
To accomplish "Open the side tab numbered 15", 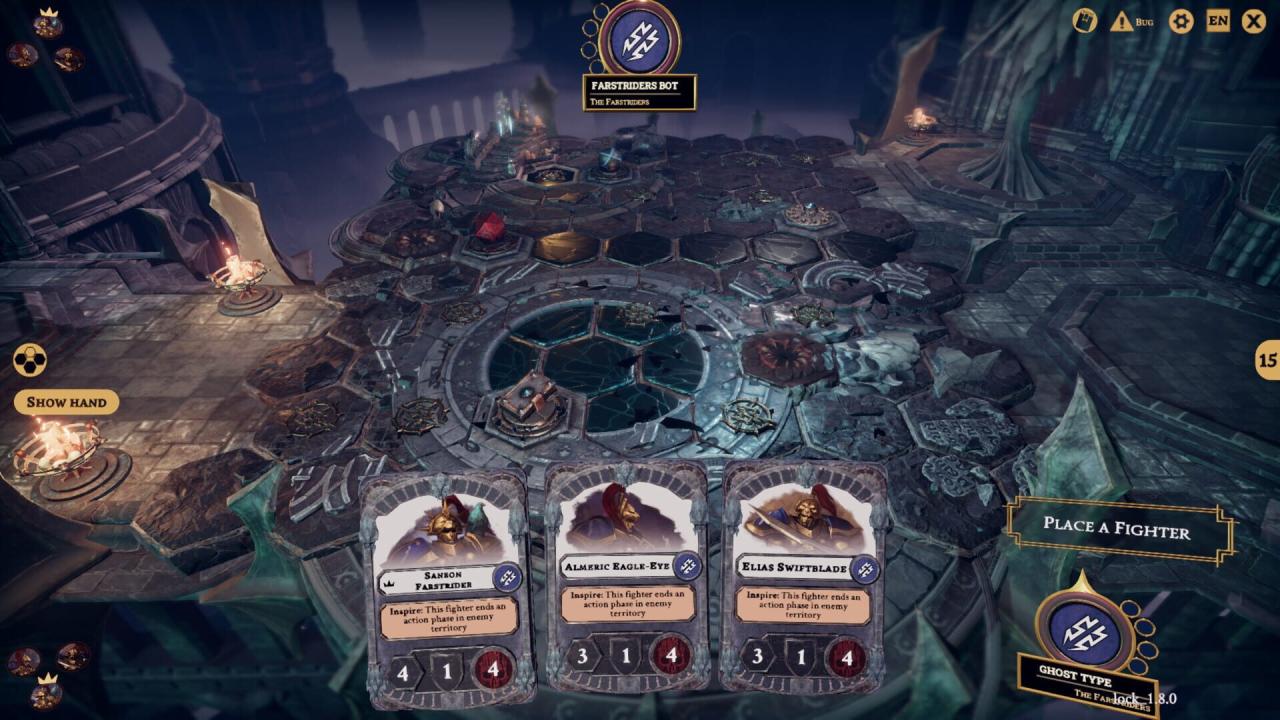I will click(x=1267, y=360).
